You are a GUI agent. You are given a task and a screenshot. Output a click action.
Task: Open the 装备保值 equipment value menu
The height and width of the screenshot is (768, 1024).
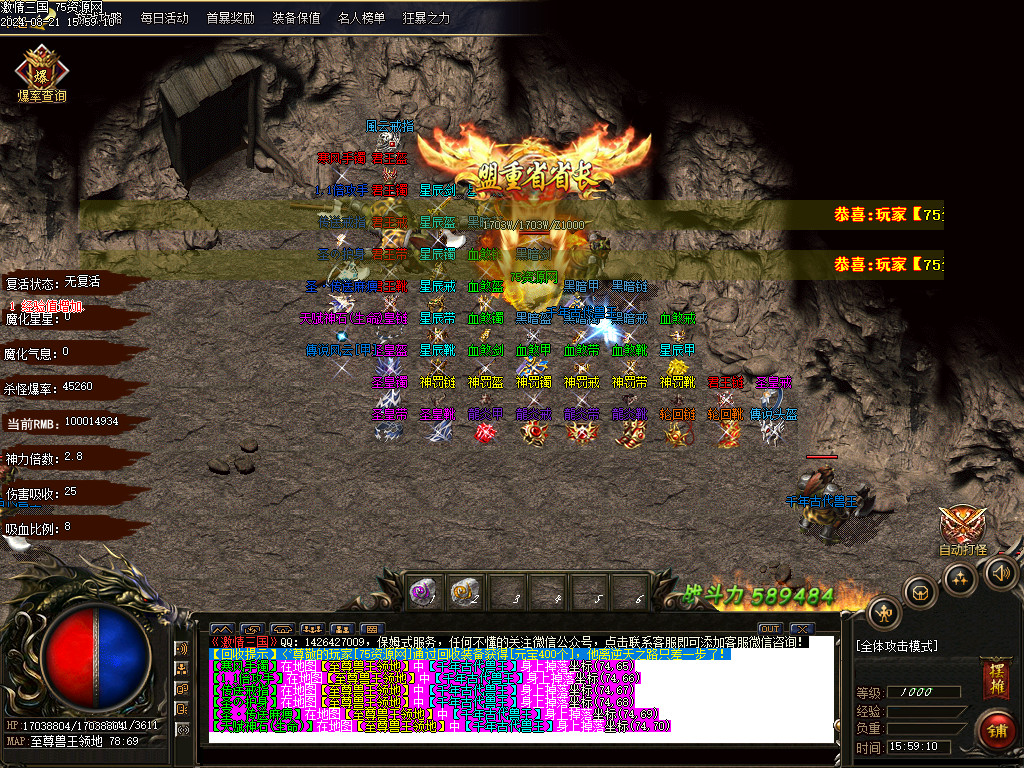tap(296, 18)
